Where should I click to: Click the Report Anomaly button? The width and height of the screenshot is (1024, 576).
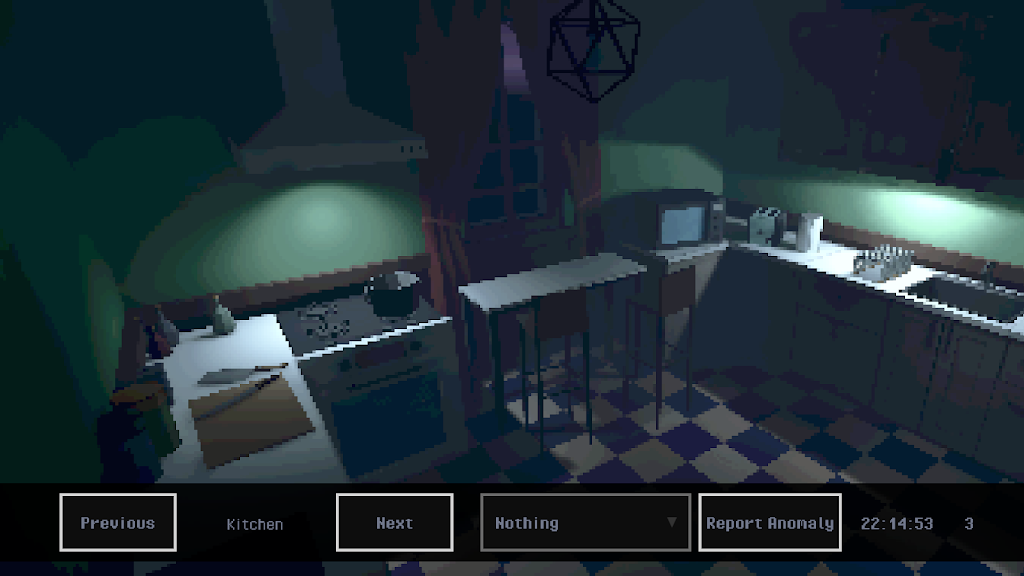(x=769, y=522)
